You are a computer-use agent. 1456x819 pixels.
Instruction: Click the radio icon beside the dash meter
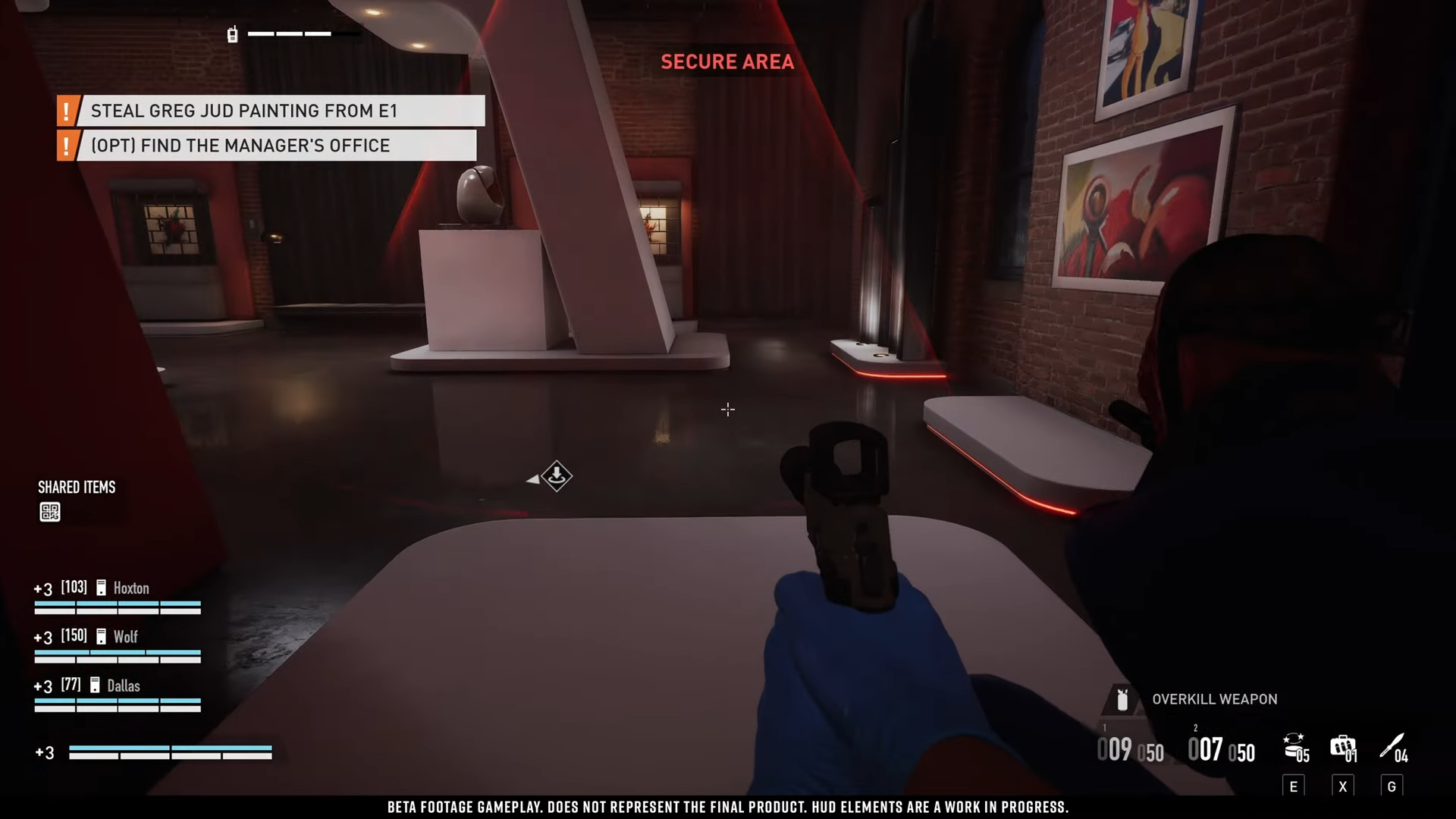click(x=233, y=34)
